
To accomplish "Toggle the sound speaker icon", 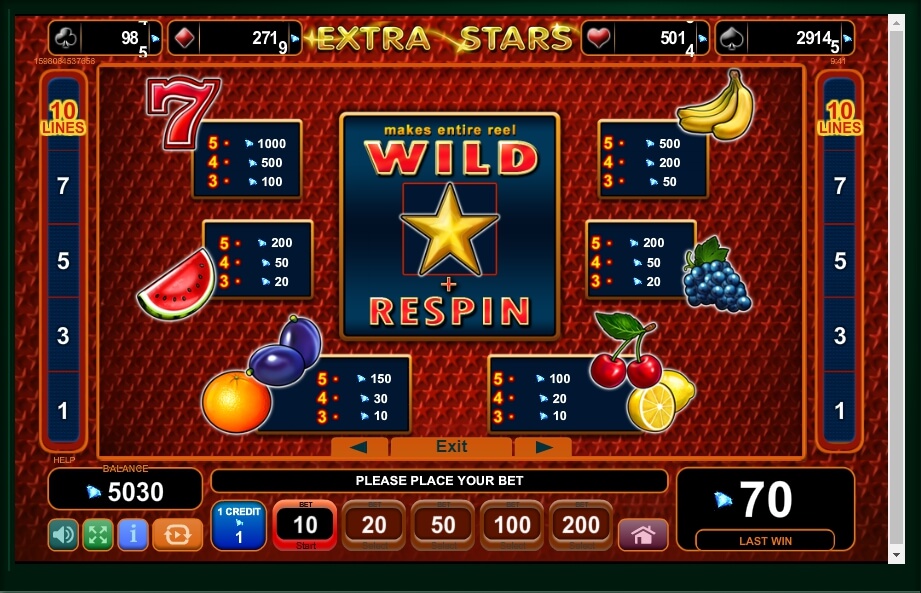I will (63, 534).
